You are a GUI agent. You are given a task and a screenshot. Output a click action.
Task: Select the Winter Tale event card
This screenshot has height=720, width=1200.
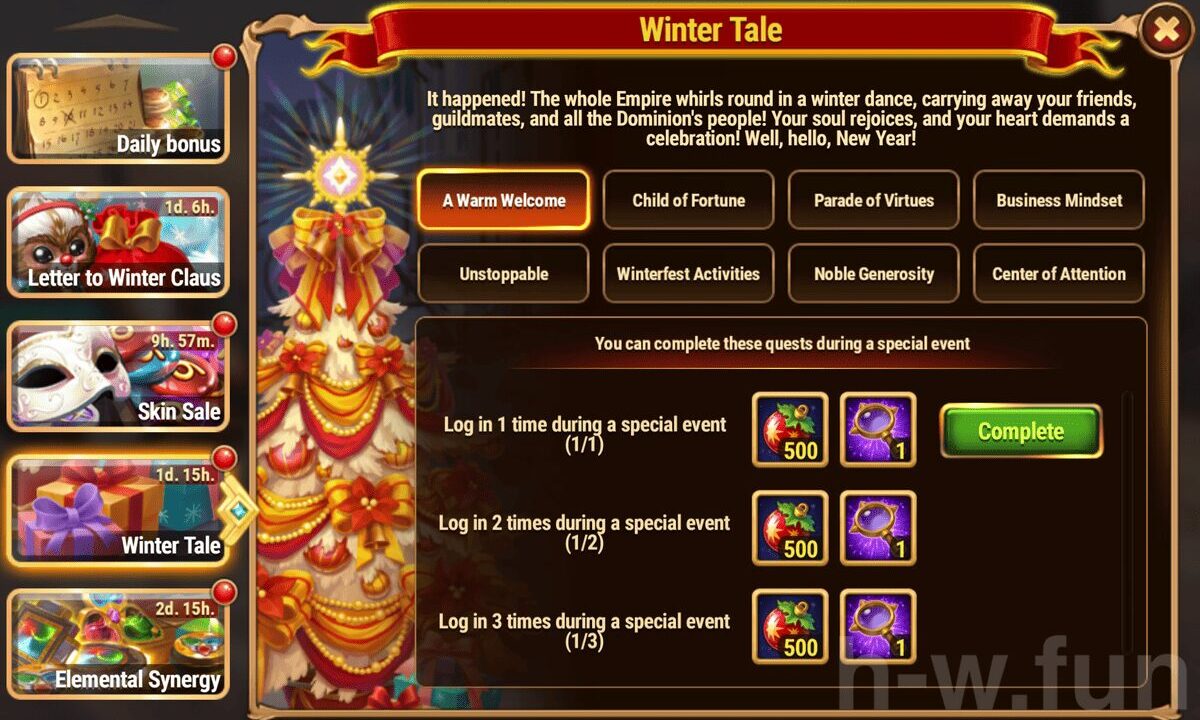(119, 511)
